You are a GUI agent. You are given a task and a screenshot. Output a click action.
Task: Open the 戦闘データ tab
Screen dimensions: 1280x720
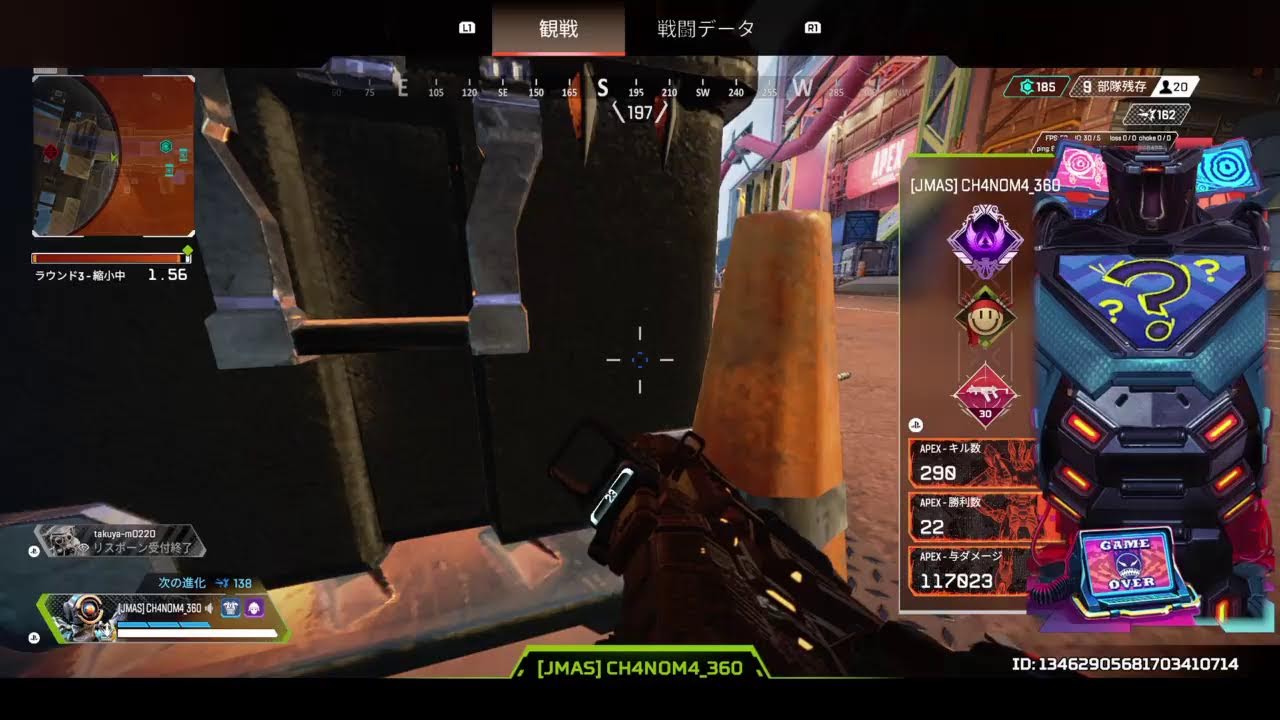click(705, 29)
